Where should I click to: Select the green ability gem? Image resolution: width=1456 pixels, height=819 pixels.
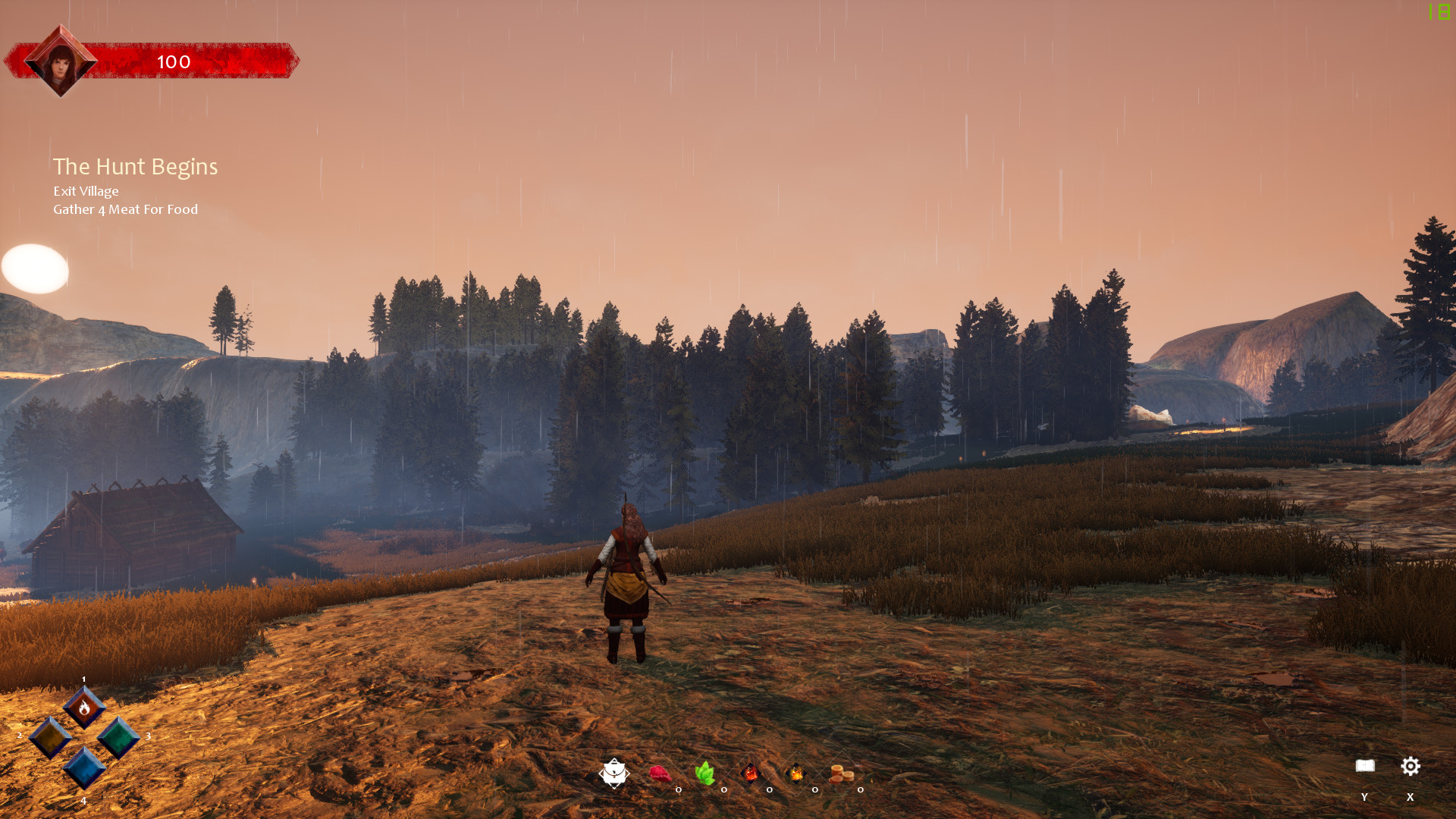click(x=118, y=737)
